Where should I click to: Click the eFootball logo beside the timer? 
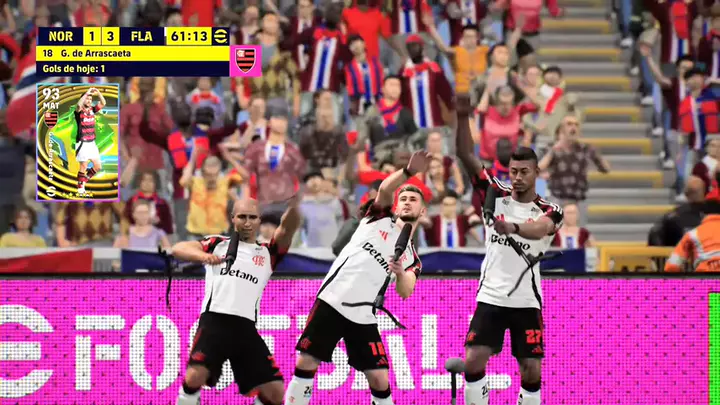click(221, 36)
